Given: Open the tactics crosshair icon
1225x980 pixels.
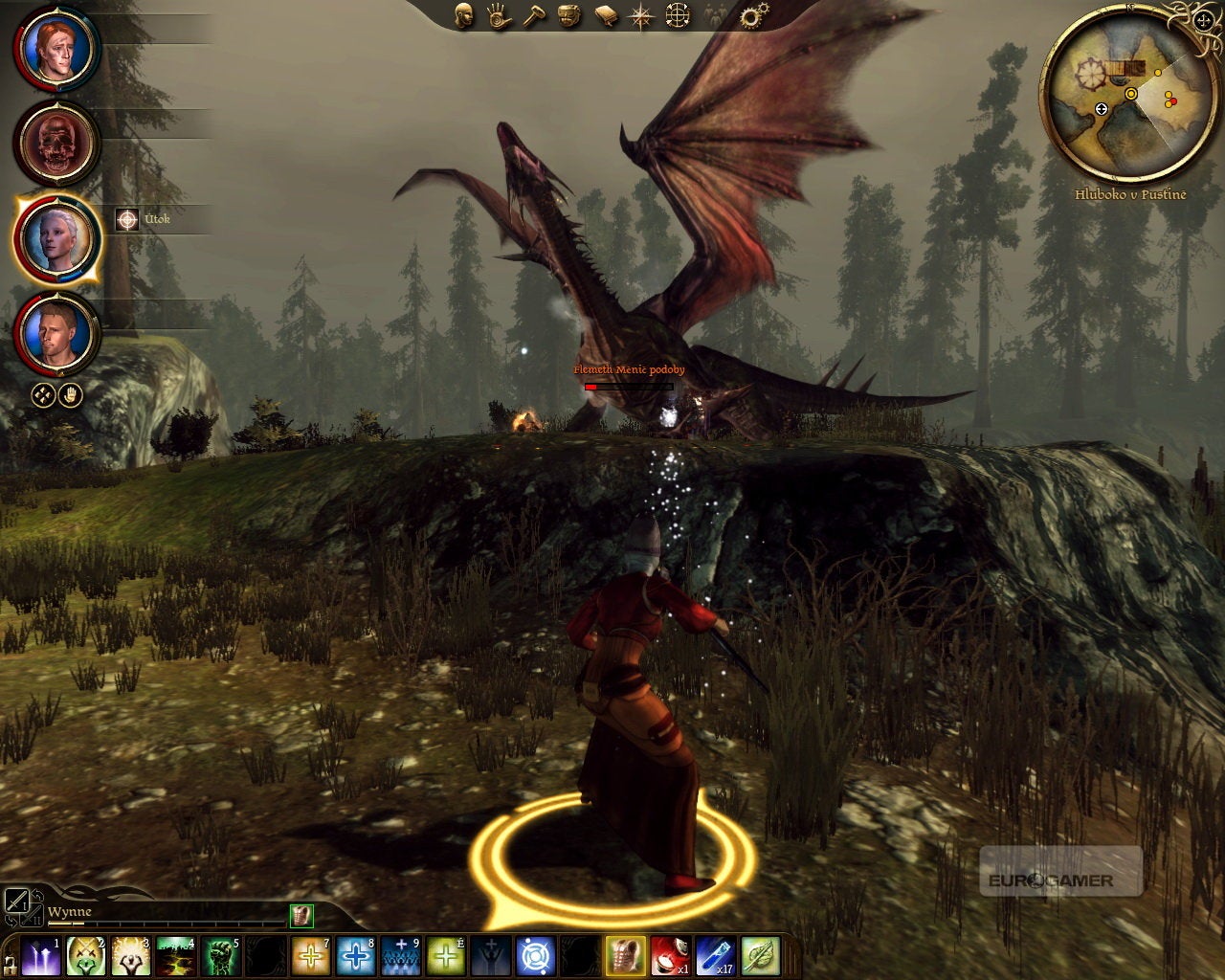Looking at the screenshot, I should coord(678,15).
